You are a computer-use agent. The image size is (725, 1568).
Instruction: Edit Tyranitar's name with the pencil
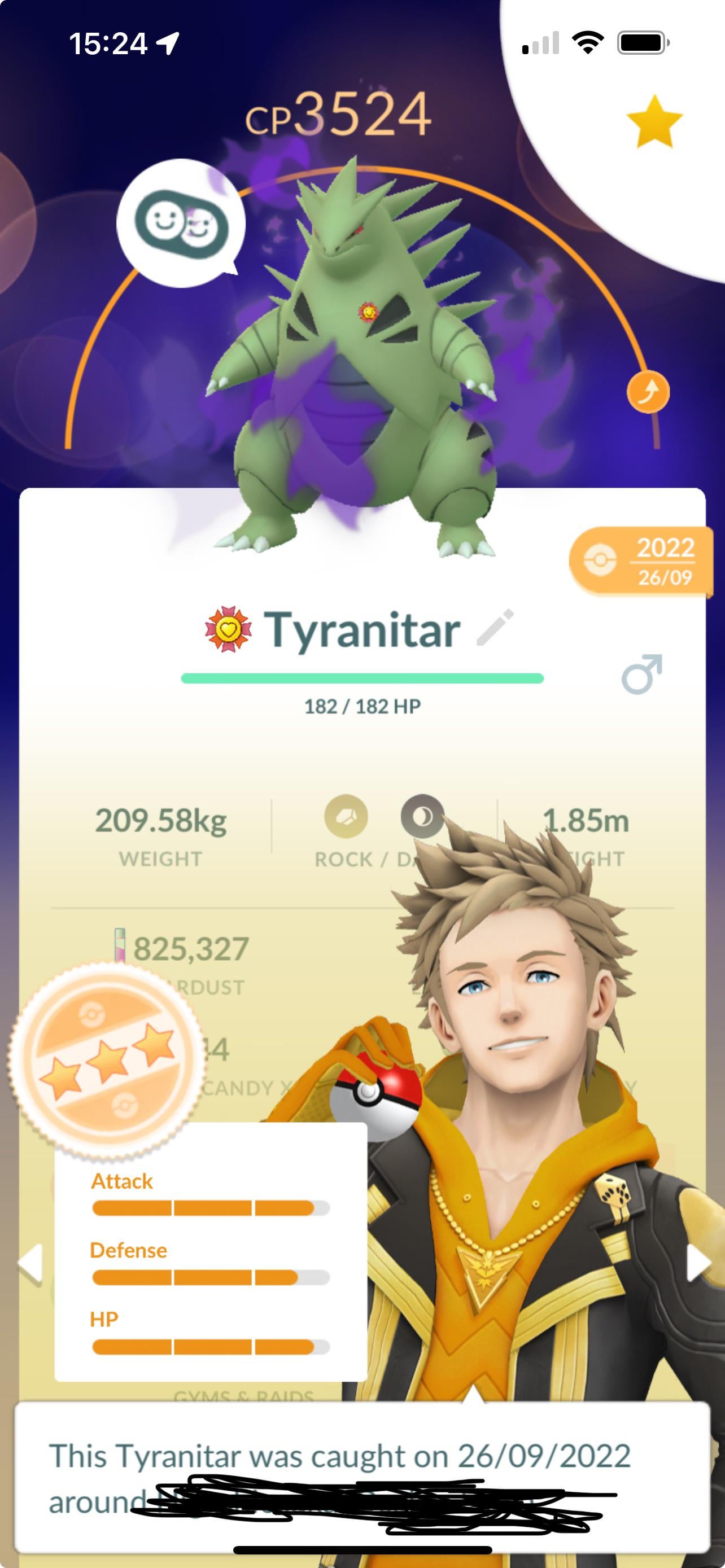[495, 627]
